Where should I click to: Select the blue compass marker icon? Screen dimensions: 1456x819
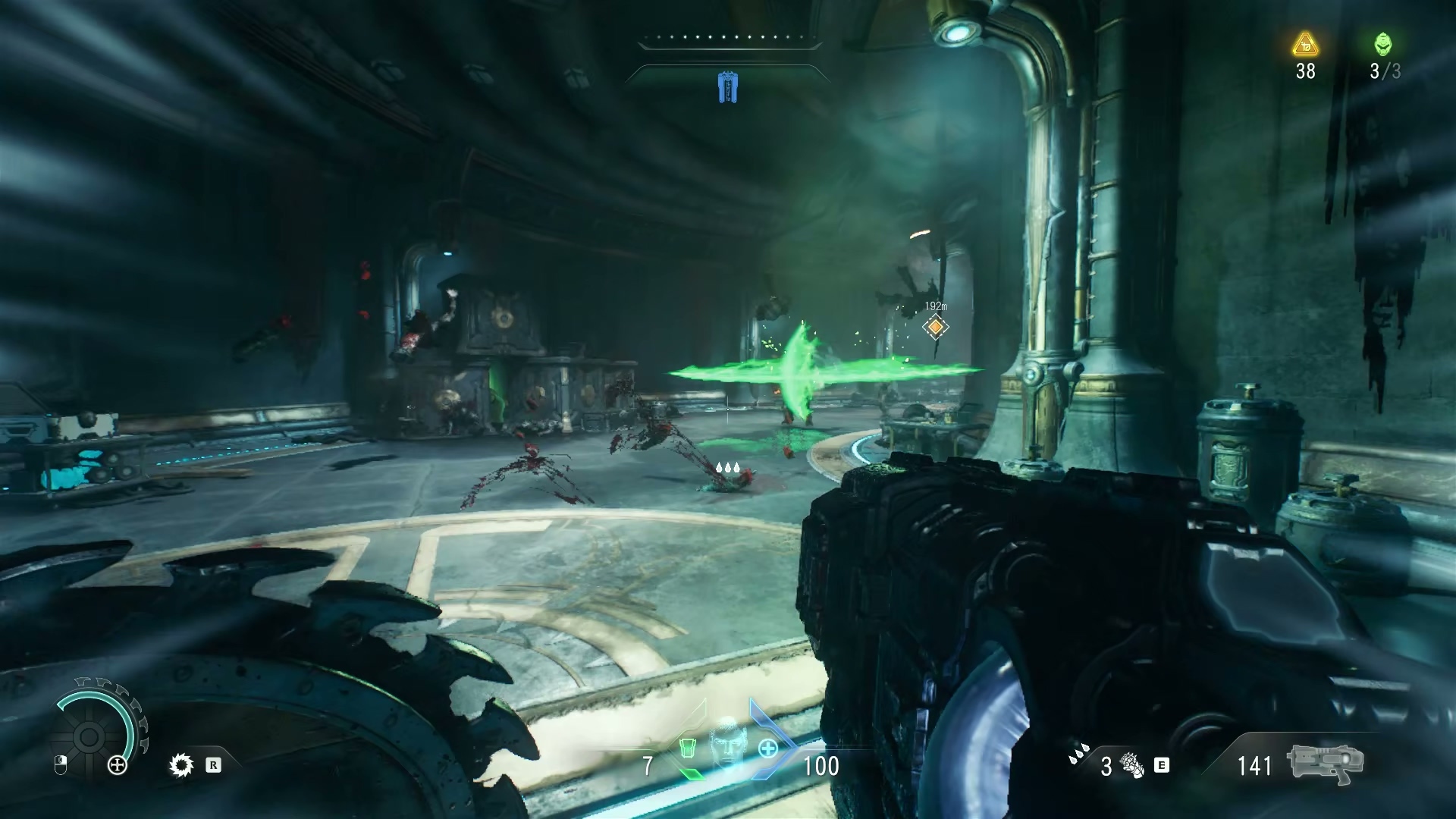click(x=727, y=87)
